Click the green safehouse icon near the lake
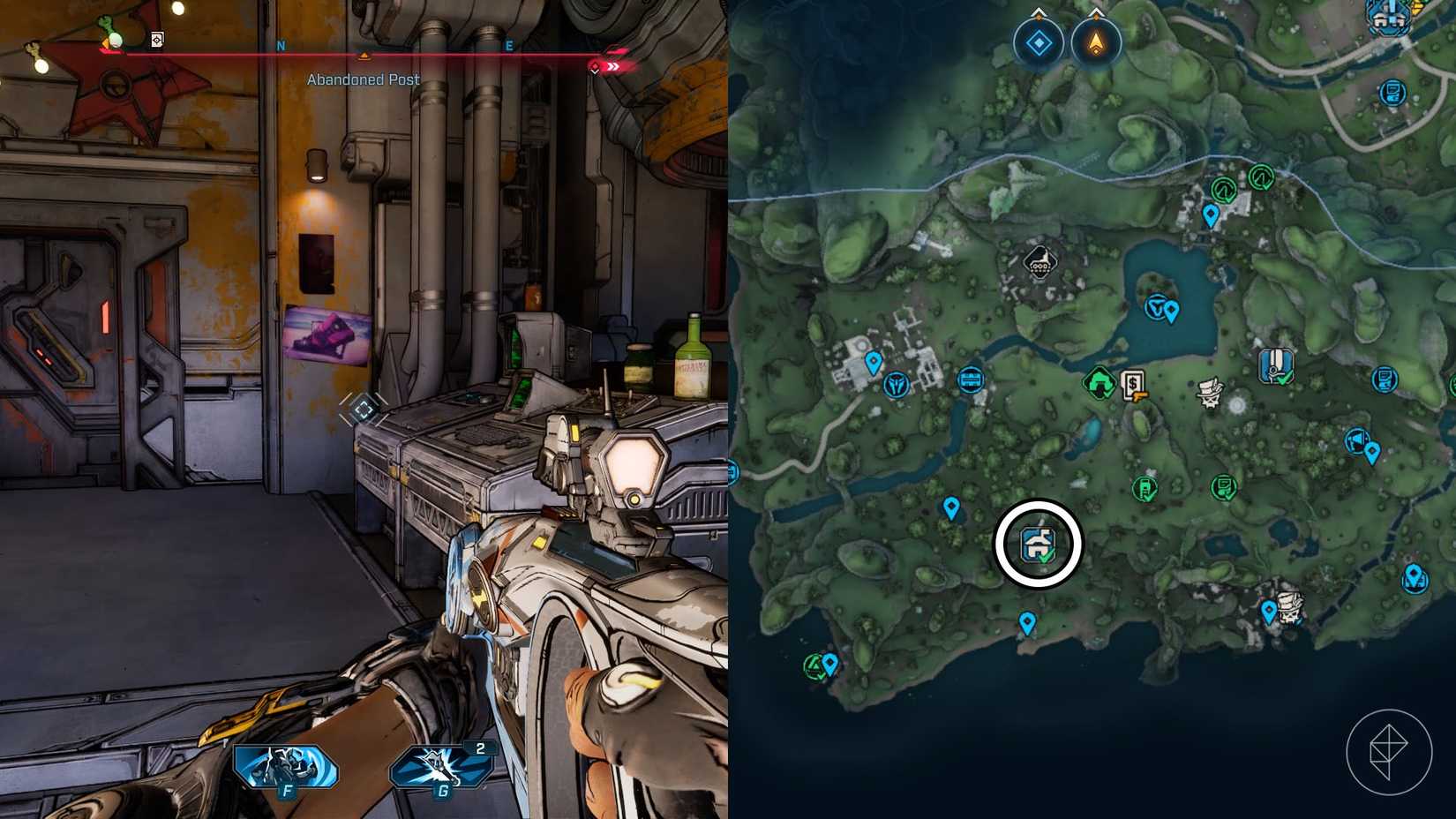 1099,385
